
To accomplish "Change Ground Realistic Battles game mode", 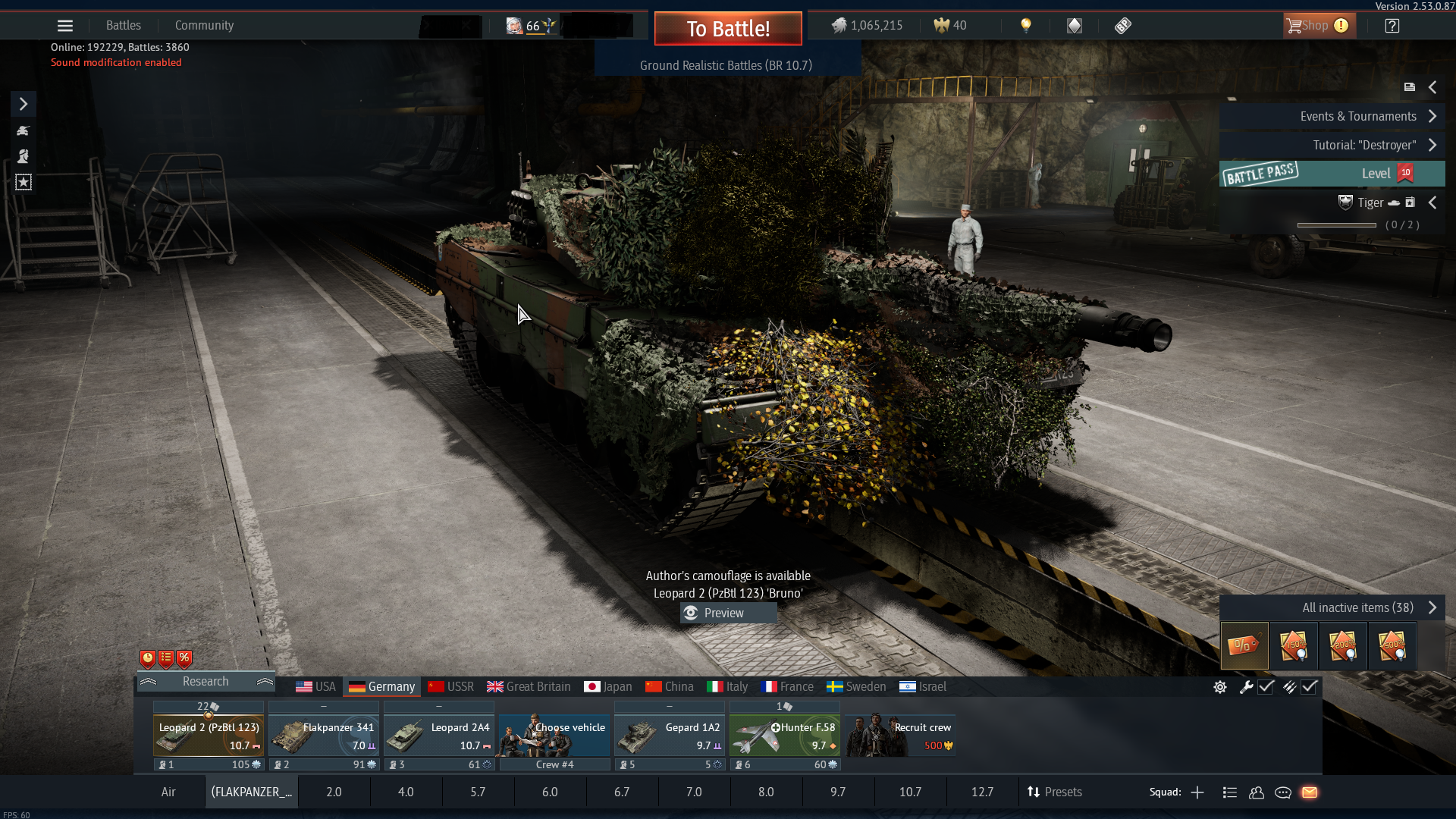I will [x=726, y=65].
